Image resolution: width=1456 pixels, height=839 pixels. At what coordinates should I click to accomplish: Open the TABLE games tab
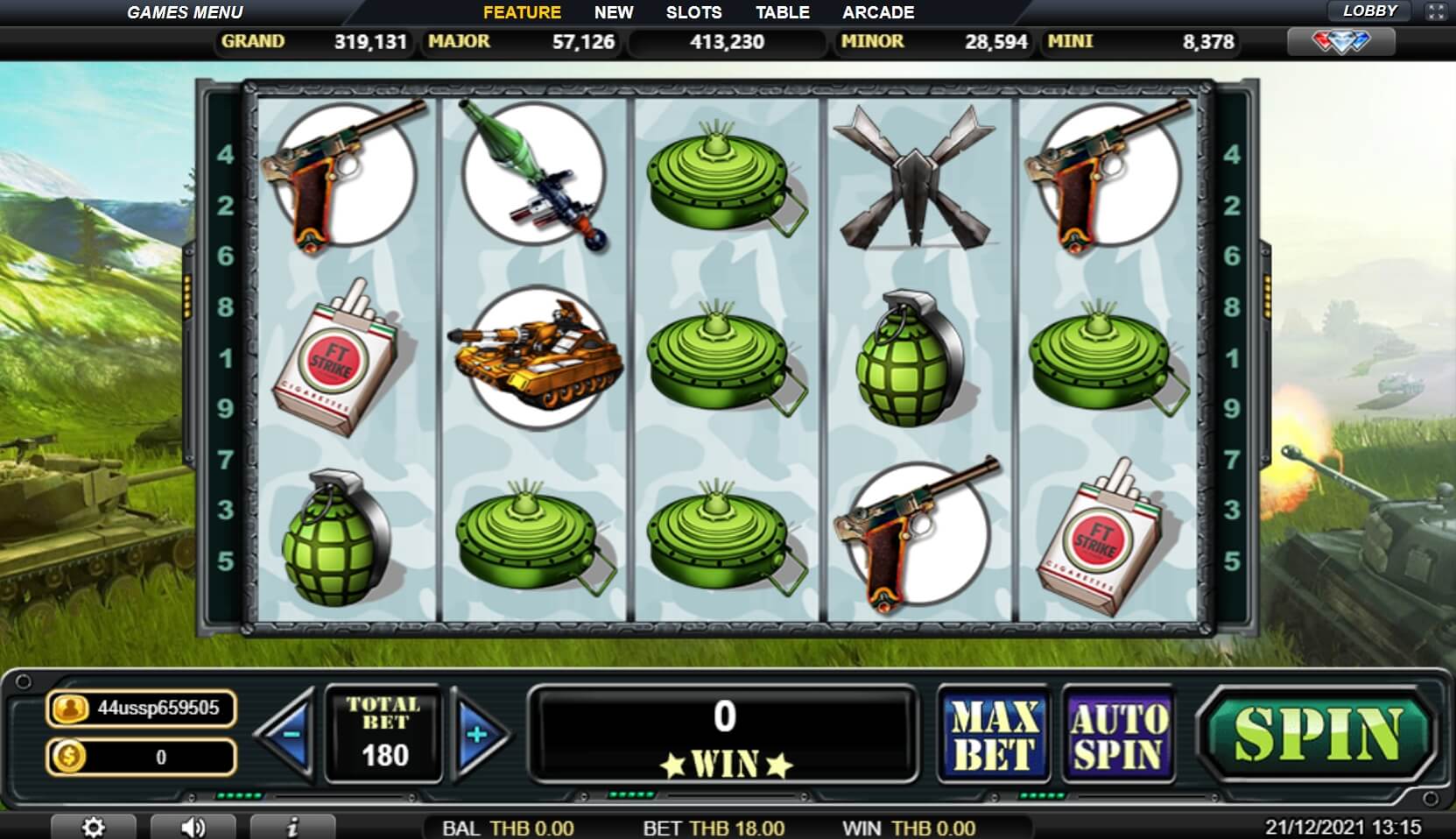pyautogui.click(x=784, y=11)
